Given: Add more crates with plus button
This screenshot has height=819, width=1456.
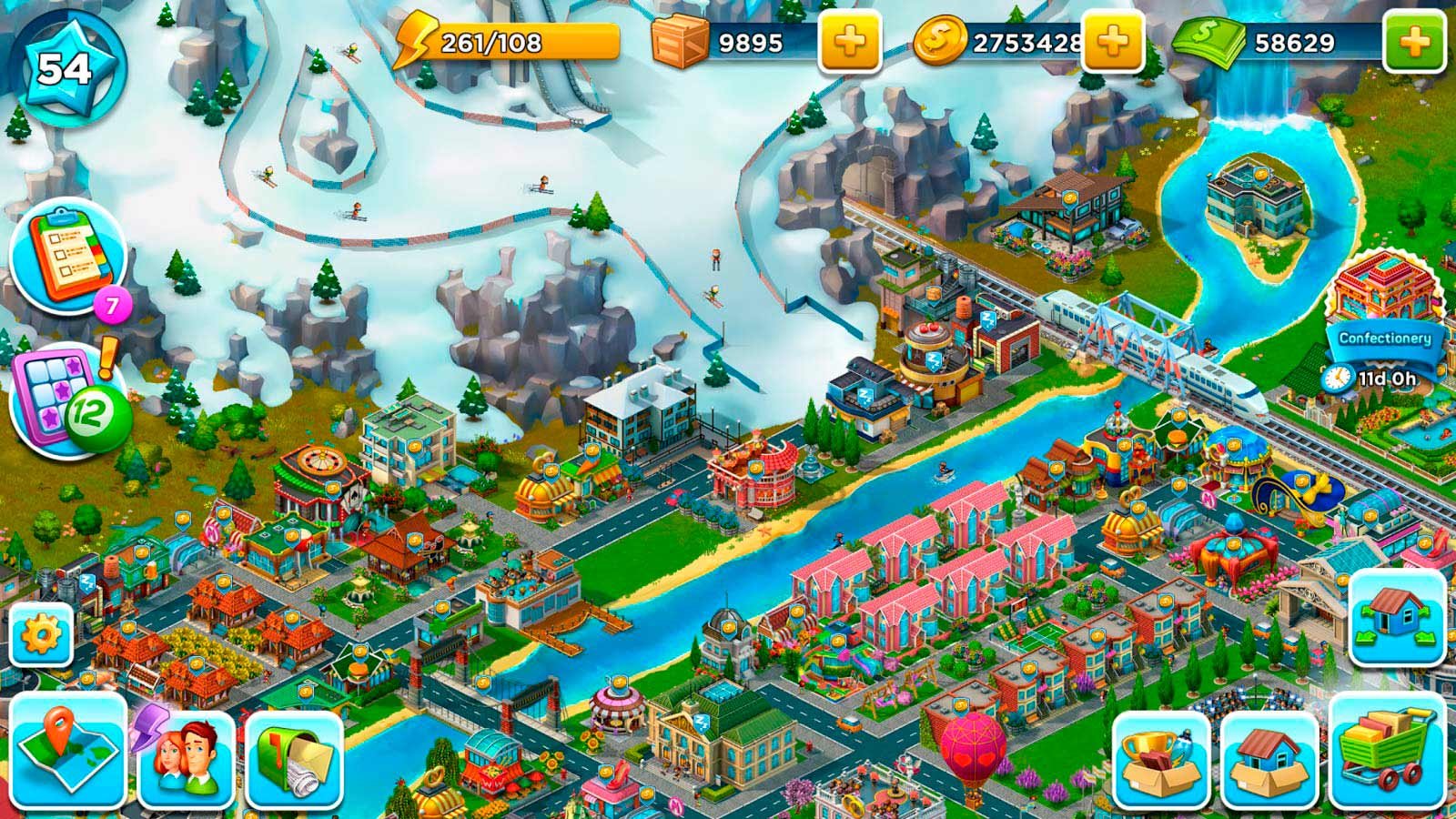Looking at the screenshot, I should [849, 41].
